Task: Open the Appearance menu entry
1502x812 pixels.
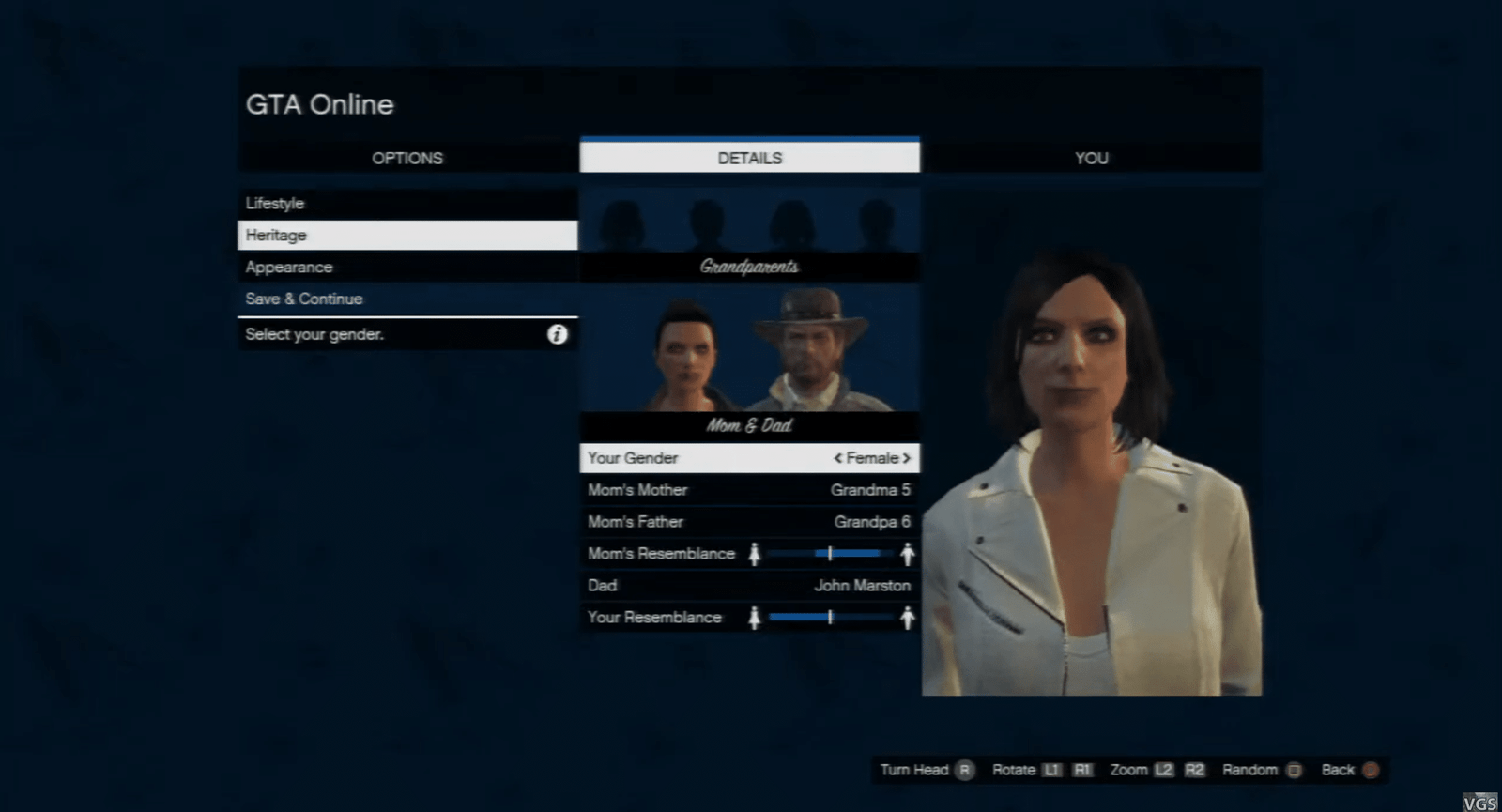Action: pyautogui.click(x=407, y=267)
